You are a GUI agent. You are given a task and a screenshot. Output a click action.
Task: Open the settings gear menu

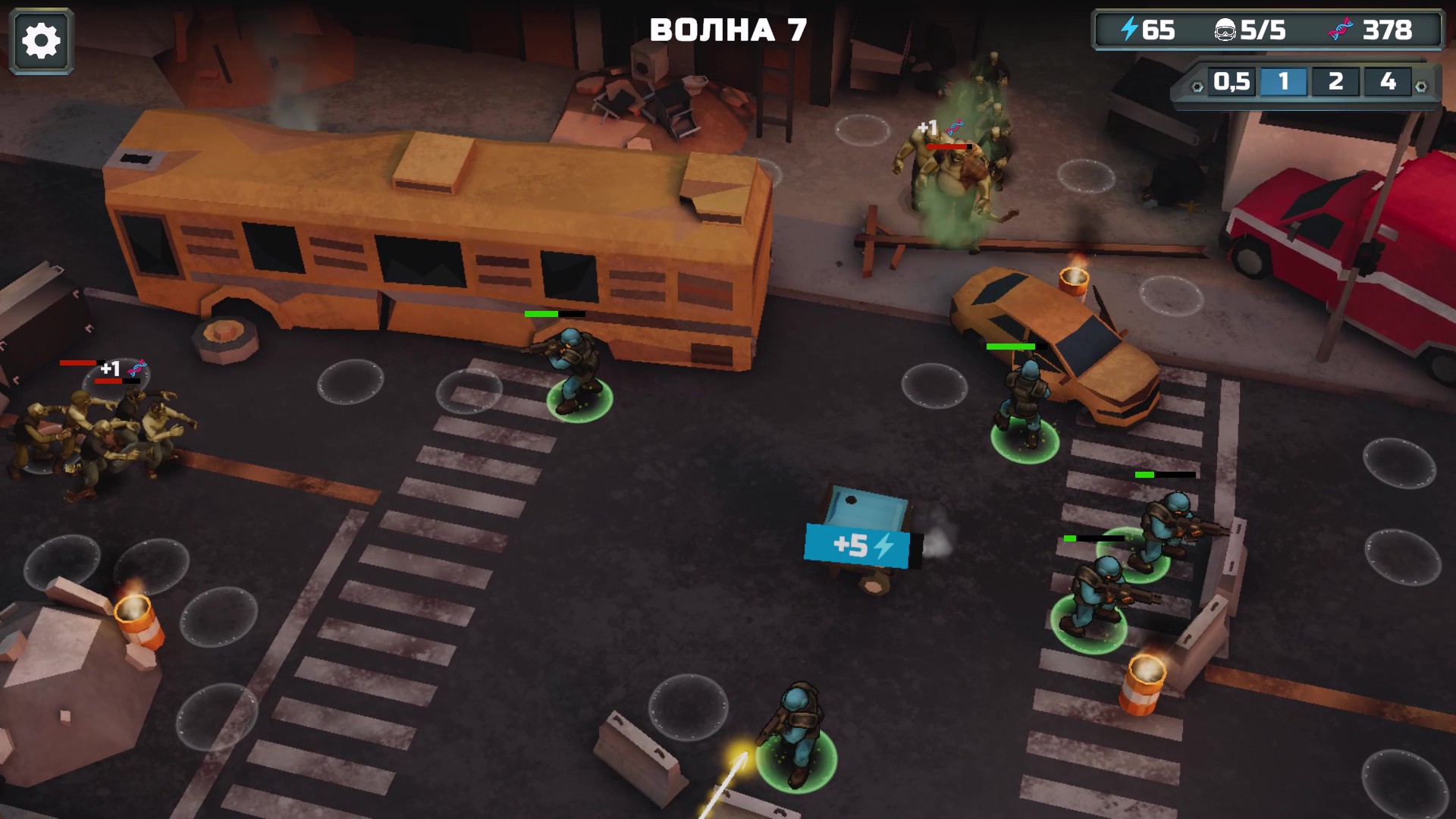(x=39, y=39)
